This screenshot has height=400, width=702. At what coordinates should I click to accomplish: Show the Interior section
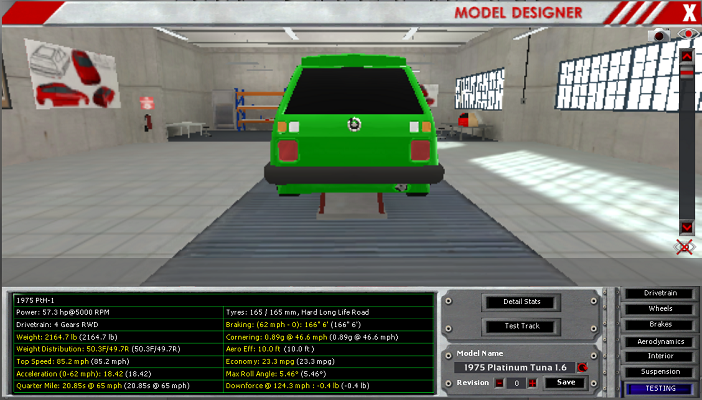[x=659, y=356]
